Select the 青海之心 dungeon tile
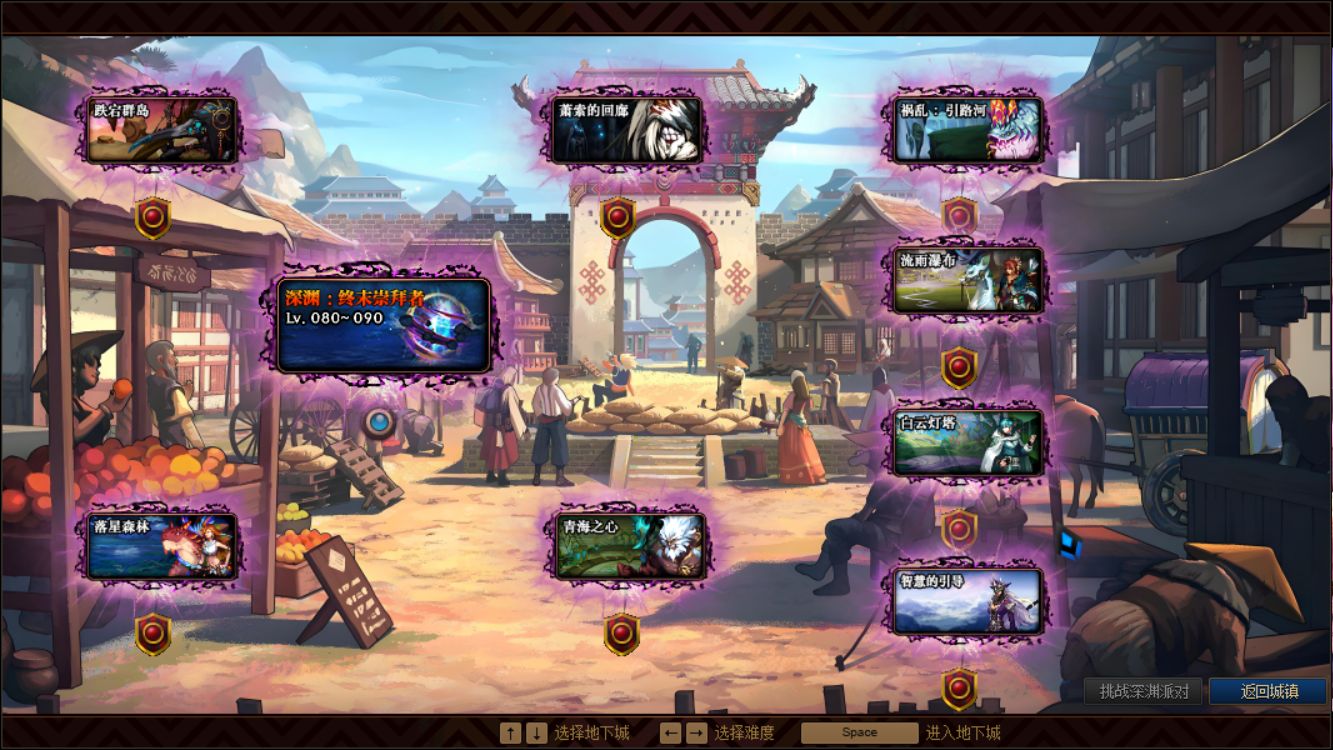The image size is (1333, 750). [x=631, y=546]
